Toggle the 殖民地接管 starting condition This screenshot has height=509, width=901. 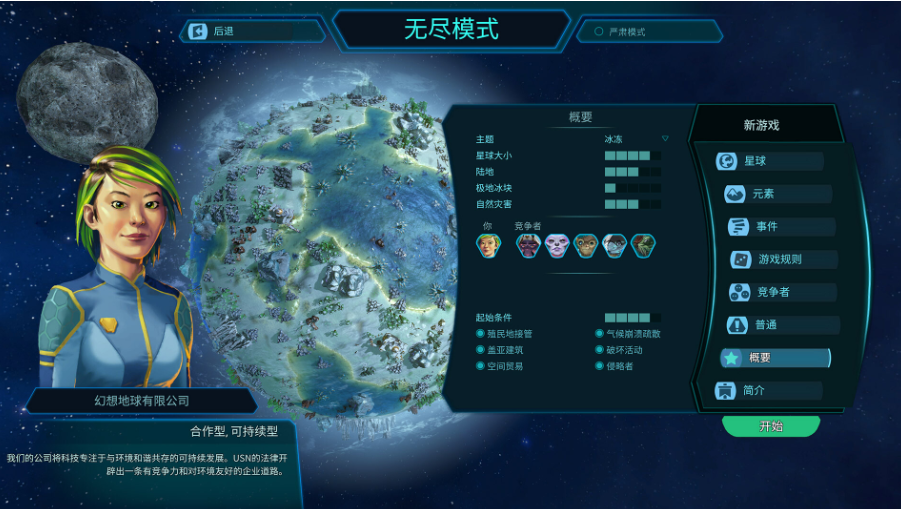[481, 334]
